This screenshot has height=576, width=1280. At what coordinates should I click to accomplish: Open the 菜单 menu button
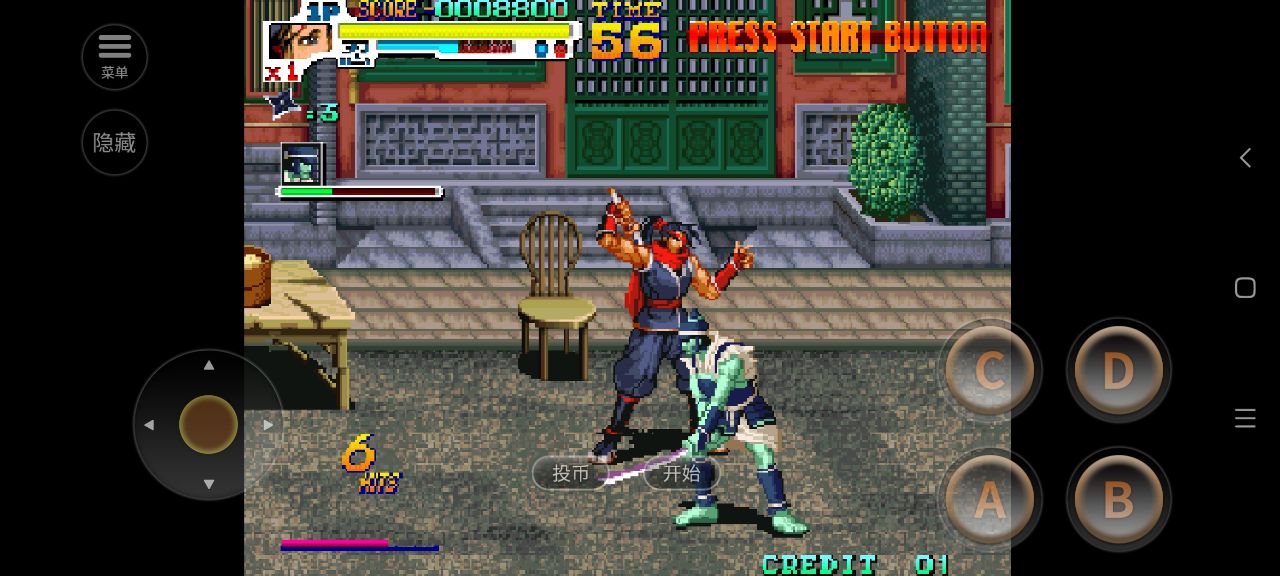(x=114, y=56)
